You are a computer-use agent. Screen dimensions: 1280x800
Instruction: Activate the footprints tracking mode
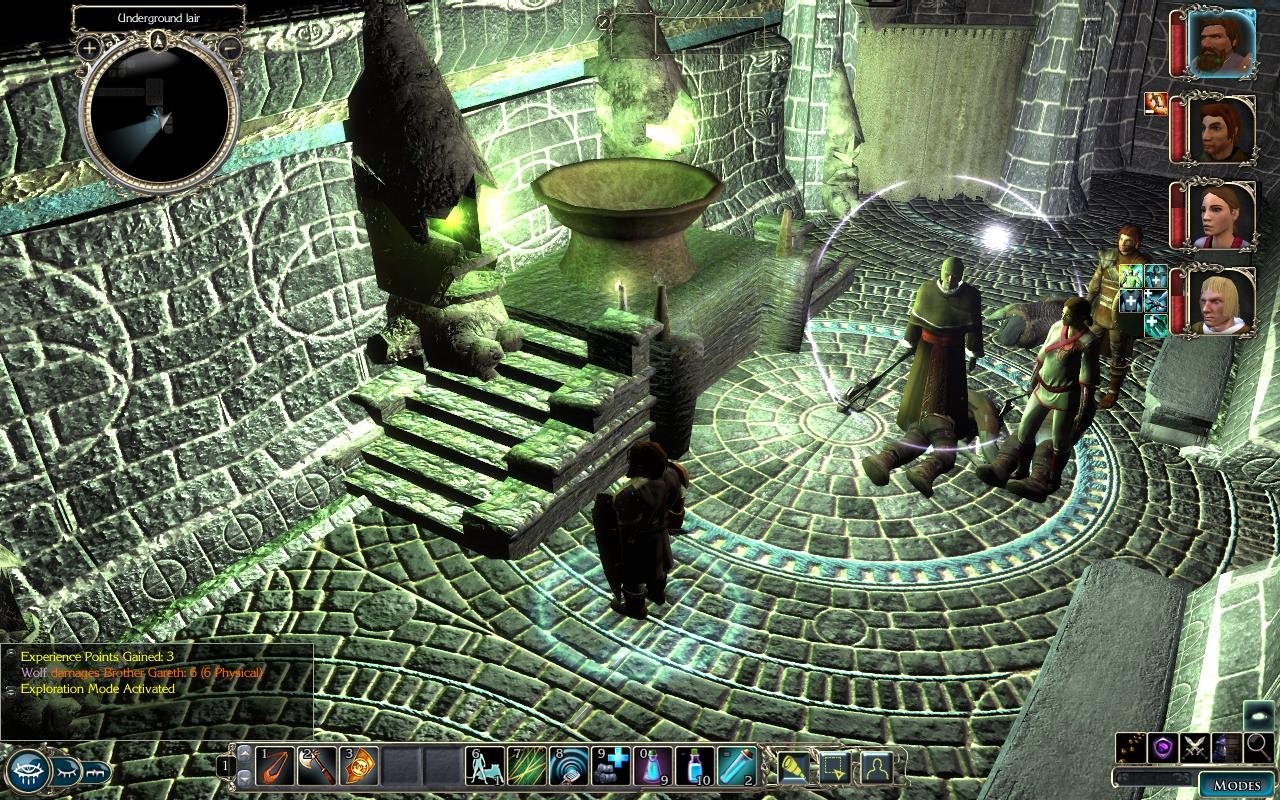pos(1132,746)
